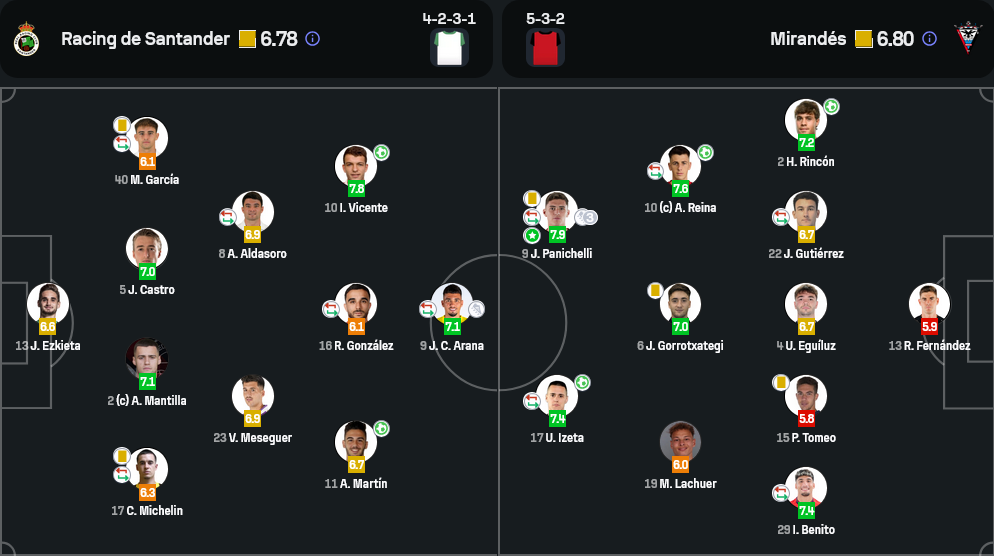Open the Mirandés team page
The image size is (994, 556).
click(808, 39)
